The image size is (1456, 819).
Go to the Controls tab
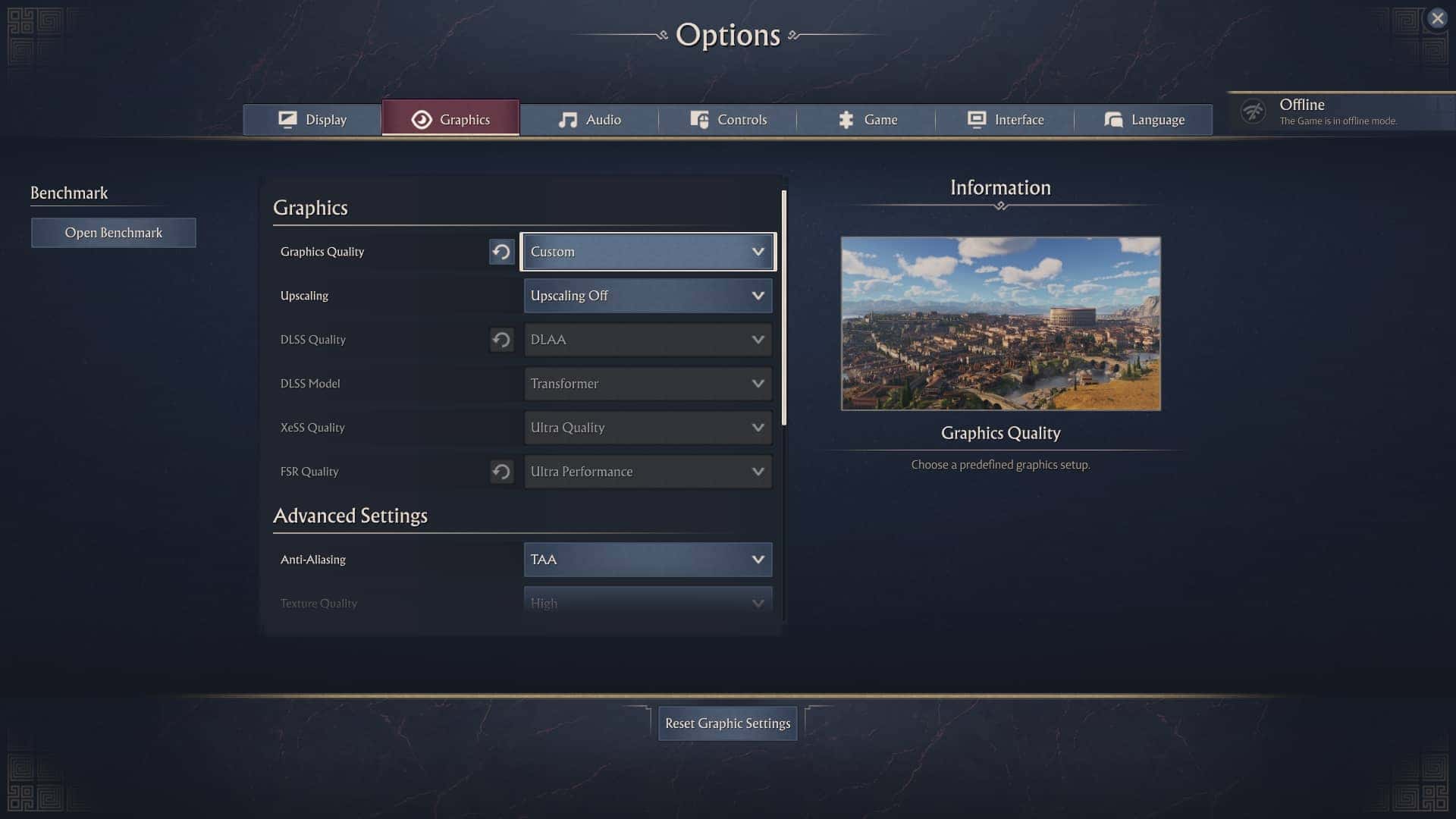[x=728, y=120]
